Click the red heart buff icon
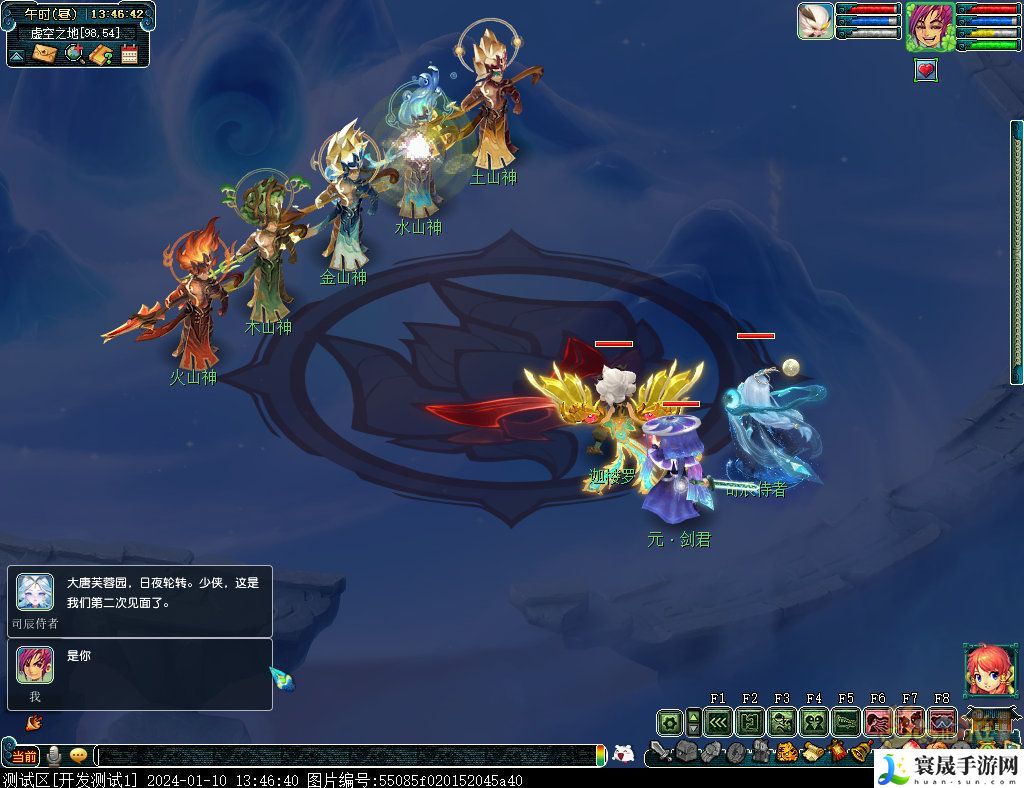Screen dimensions: 1024x788 click(x=926, y=70)
